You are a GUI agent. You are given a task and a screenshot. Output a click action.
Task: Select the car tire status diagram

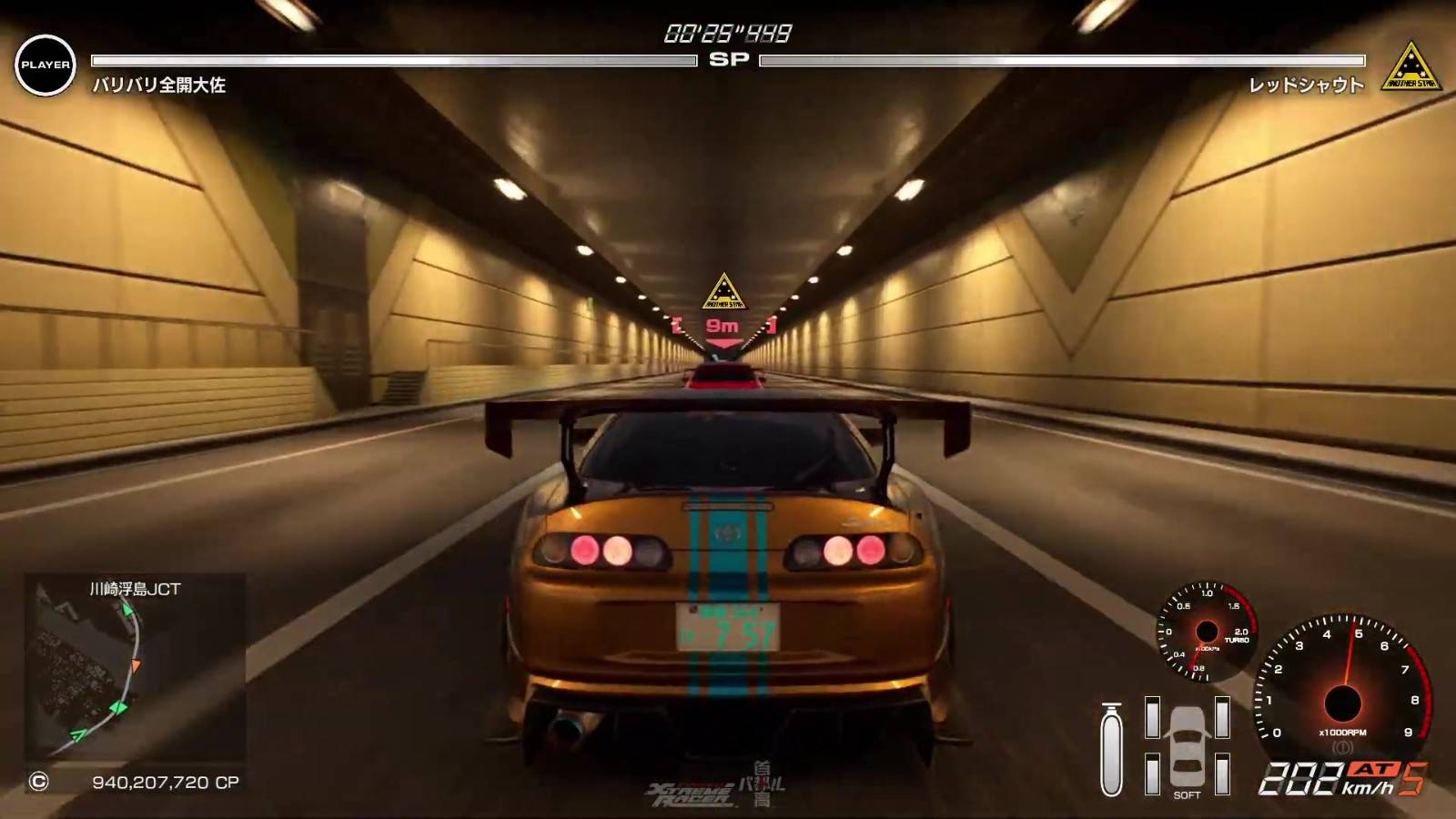coord(1188,745)
